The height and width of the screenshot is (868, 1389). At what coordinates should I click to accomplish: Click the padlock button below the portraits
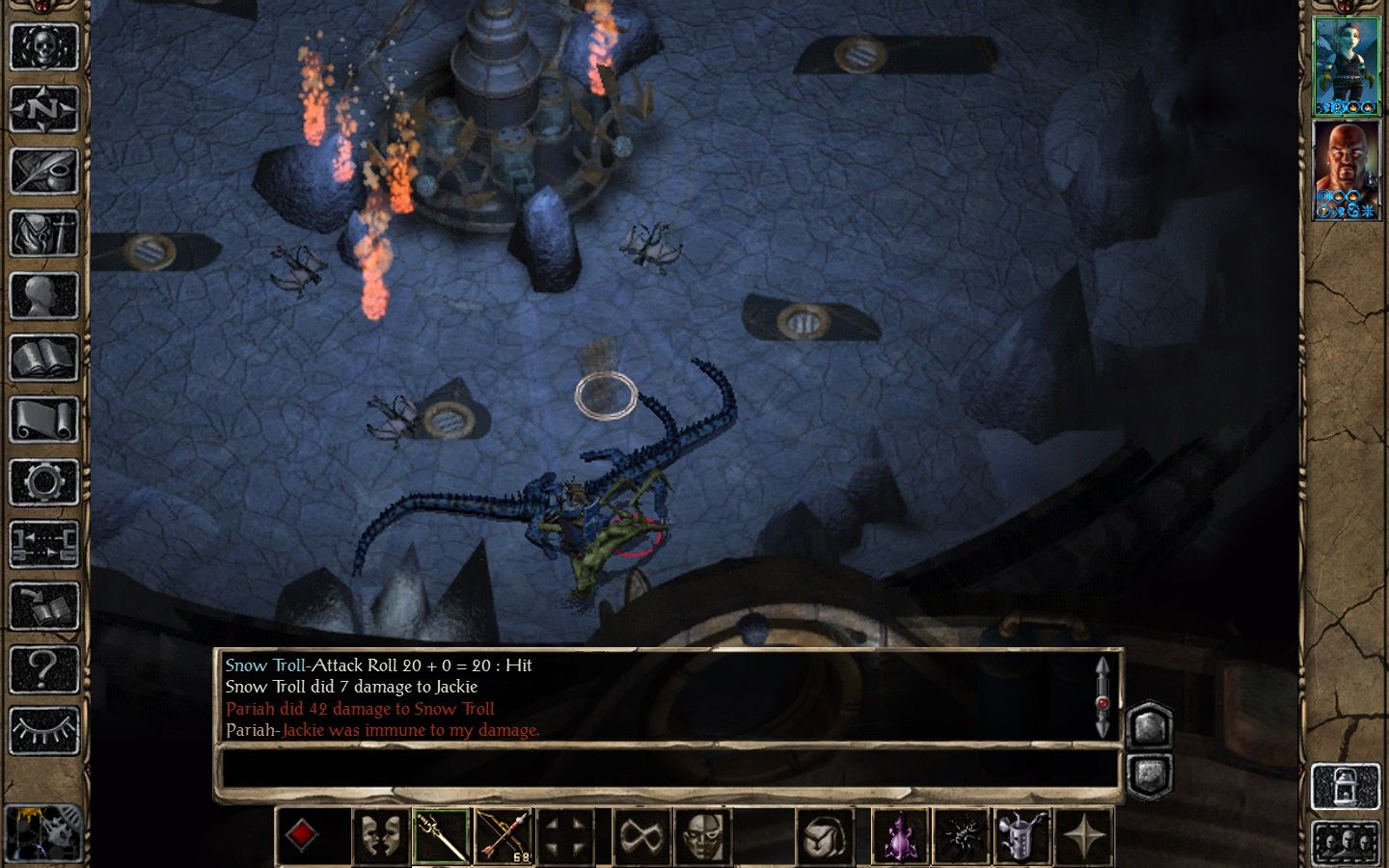click(1345, 787)
